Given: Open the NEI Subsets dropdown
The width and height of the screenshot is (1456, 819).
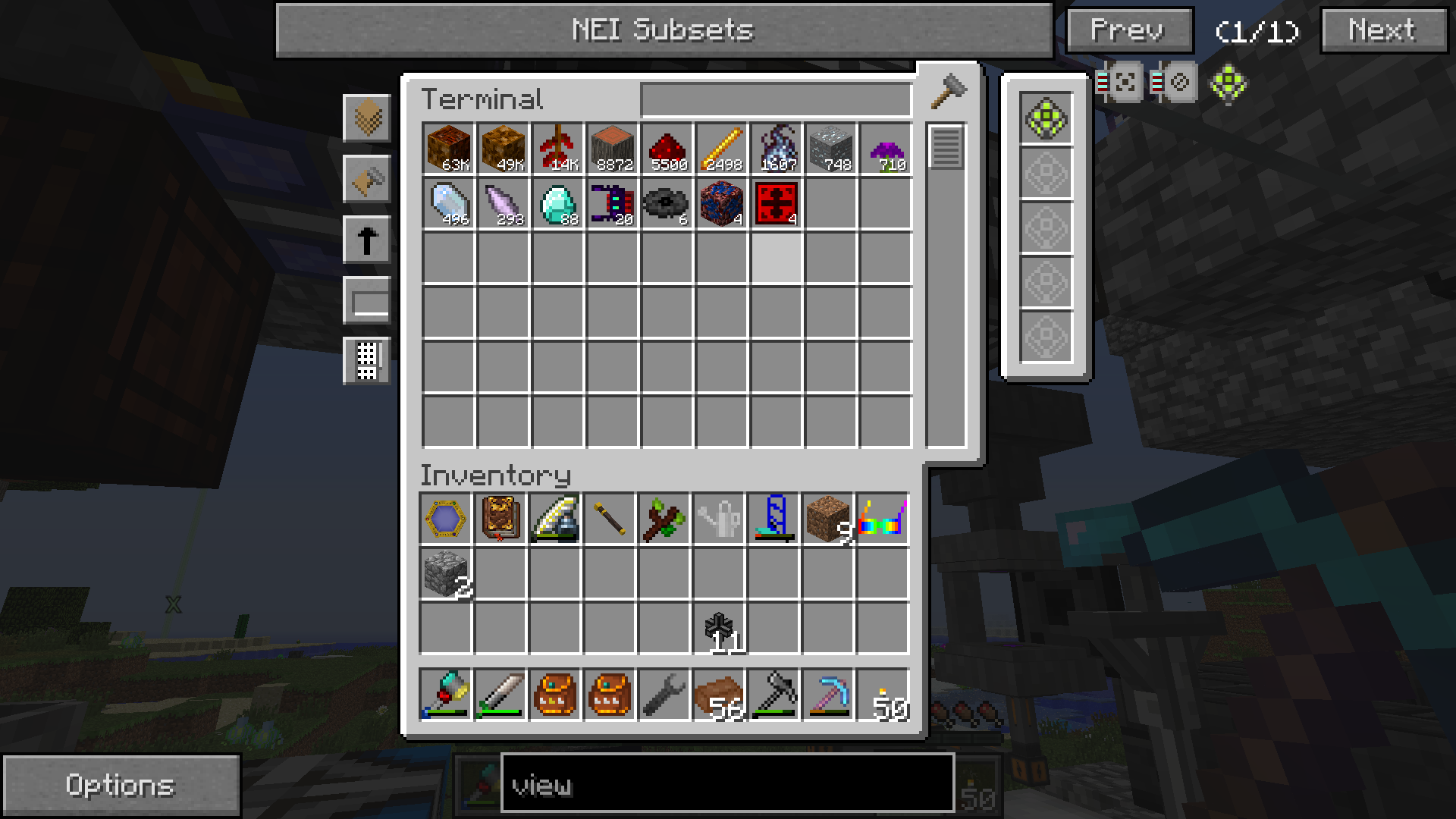Looking at the screenshot, I should point(664,30).
